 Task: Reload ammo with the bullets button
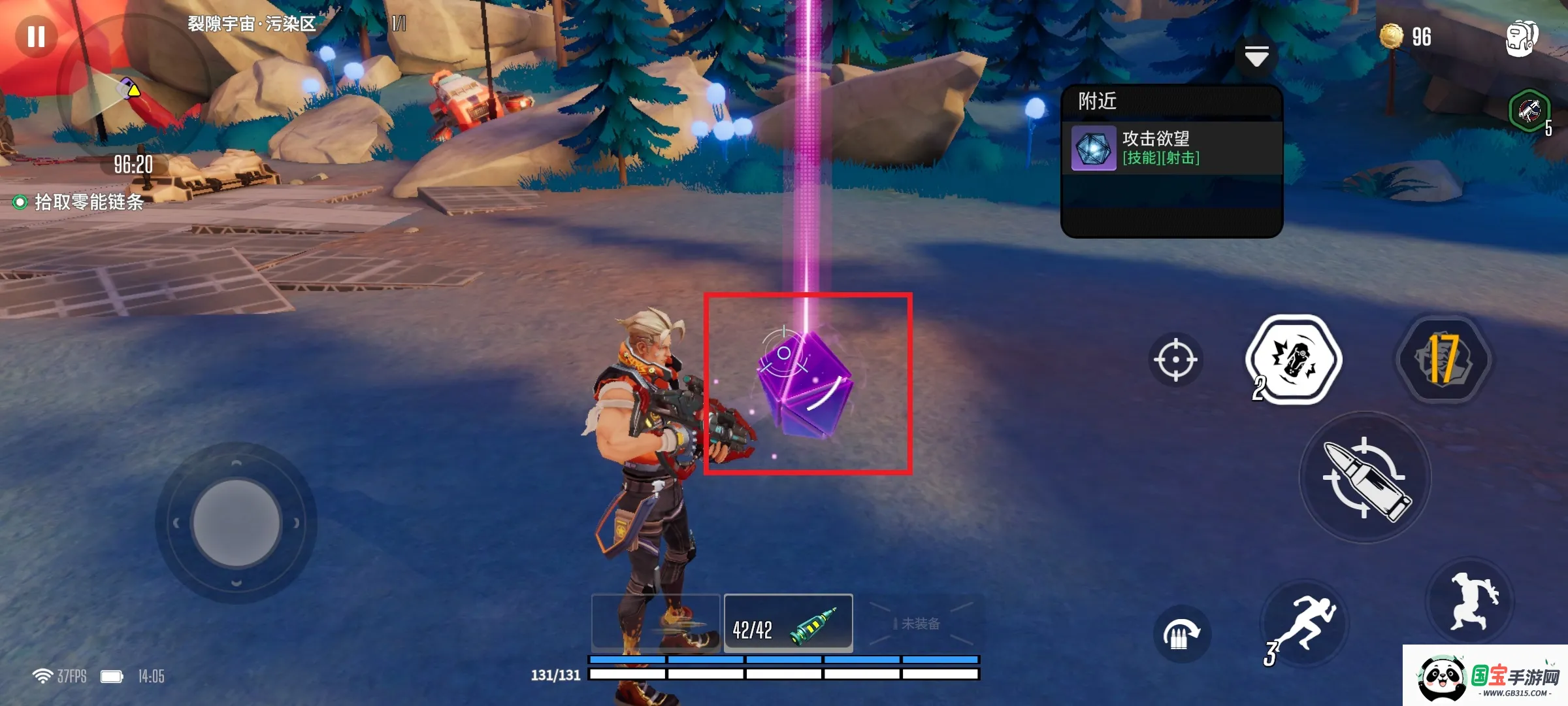[1181, 634]
